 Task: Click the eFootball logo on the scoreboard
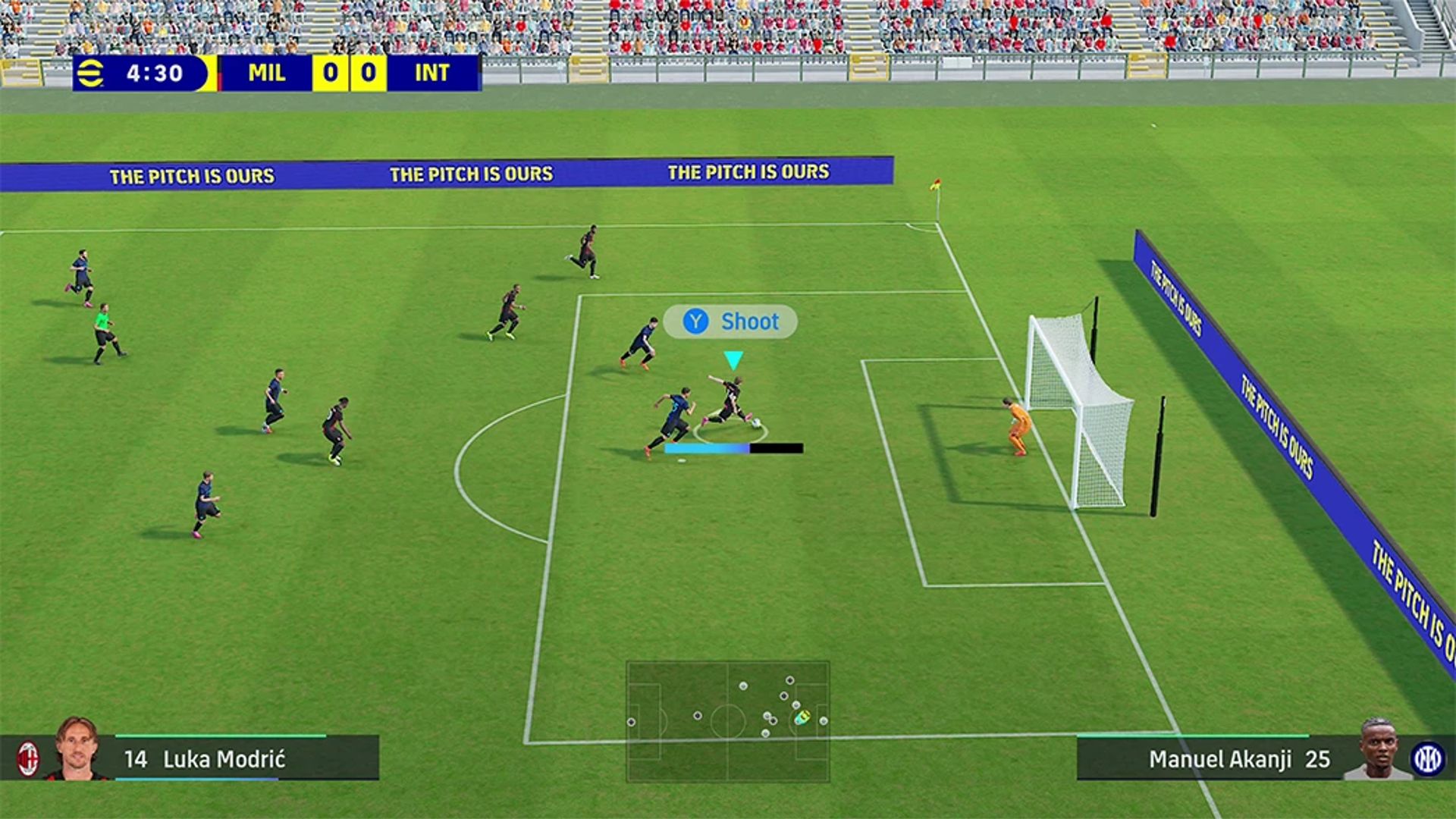coord(90,74)
